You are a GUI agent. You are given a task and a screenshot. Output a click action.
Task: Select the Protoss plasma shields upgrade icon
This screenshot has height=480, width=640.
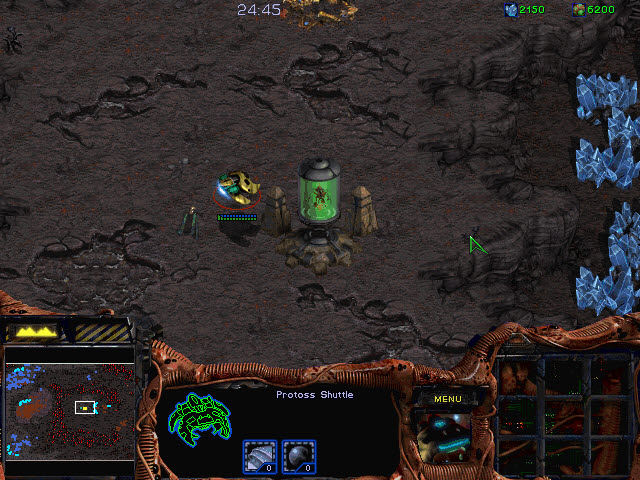(x=297, y=456)
